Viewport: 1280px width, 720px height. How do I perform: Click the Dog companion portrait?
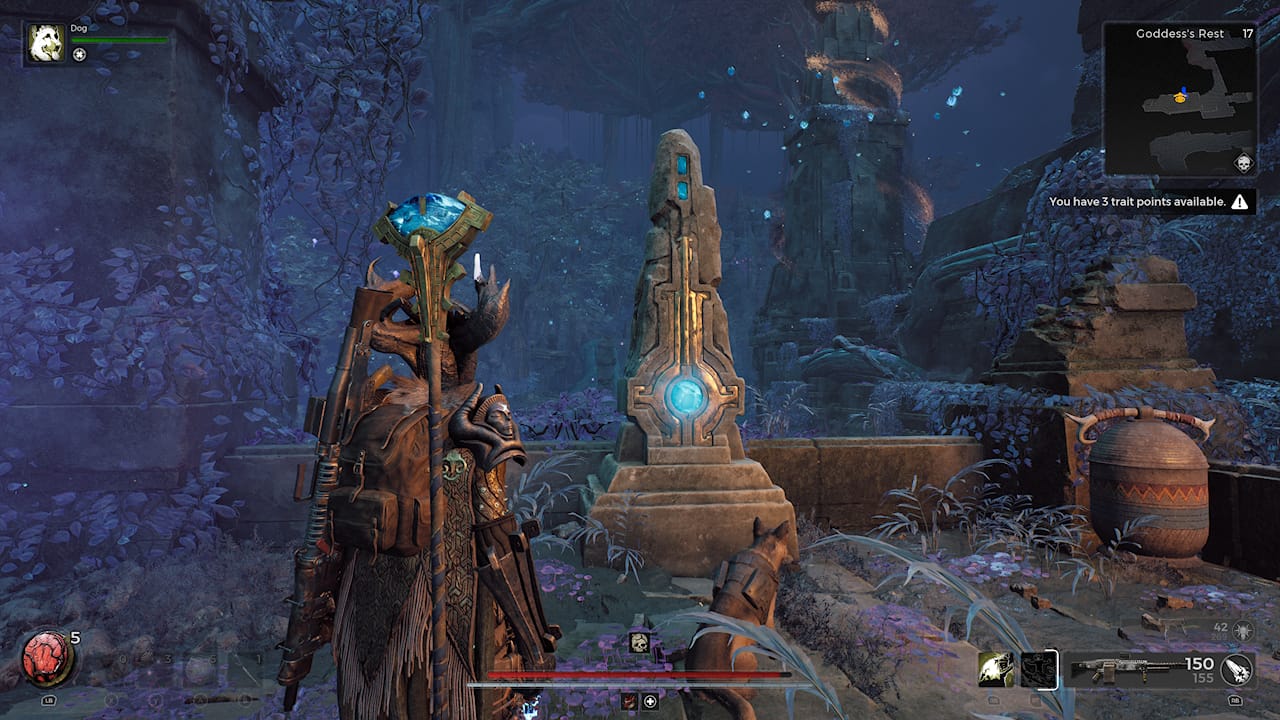pyautogui.click(x=45, y=43)
